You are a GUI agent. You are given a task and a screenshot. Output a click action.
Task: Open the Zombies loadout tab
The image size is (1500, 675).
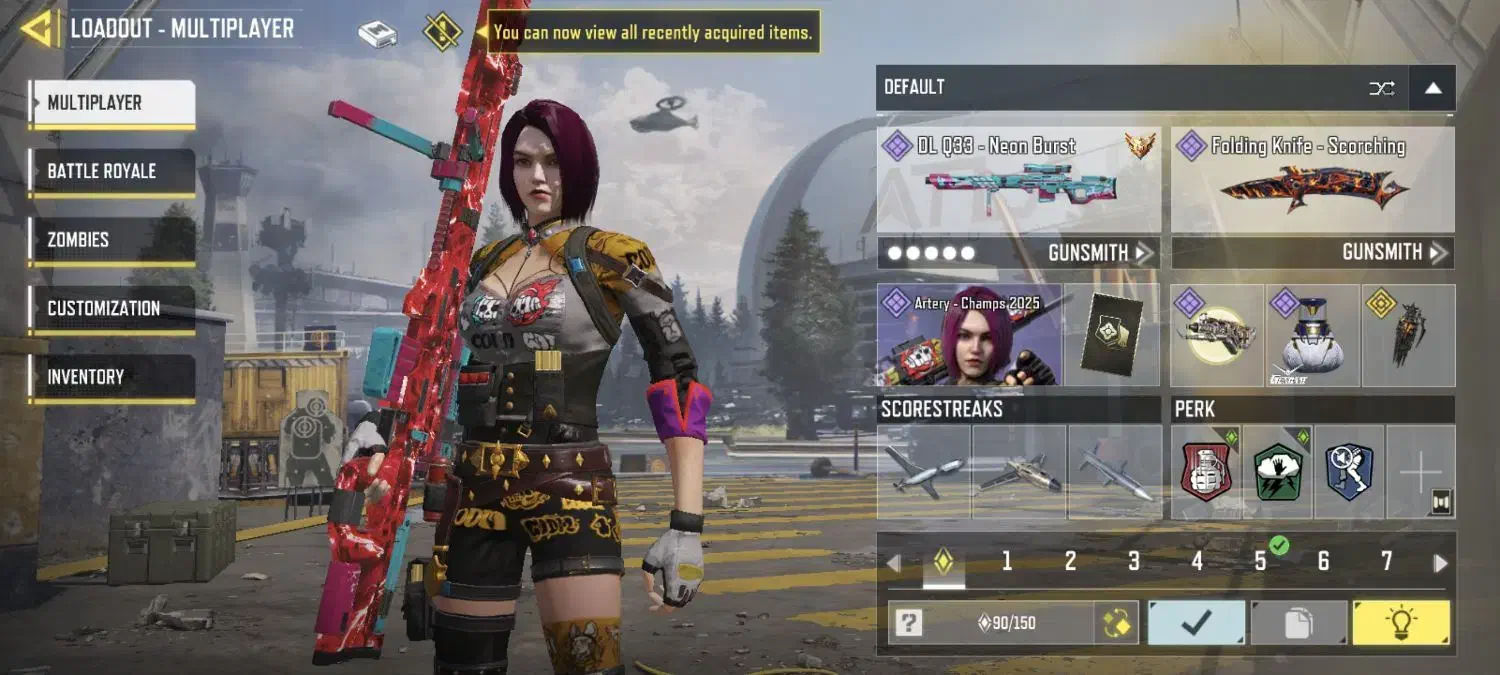(x=111, y=240)
